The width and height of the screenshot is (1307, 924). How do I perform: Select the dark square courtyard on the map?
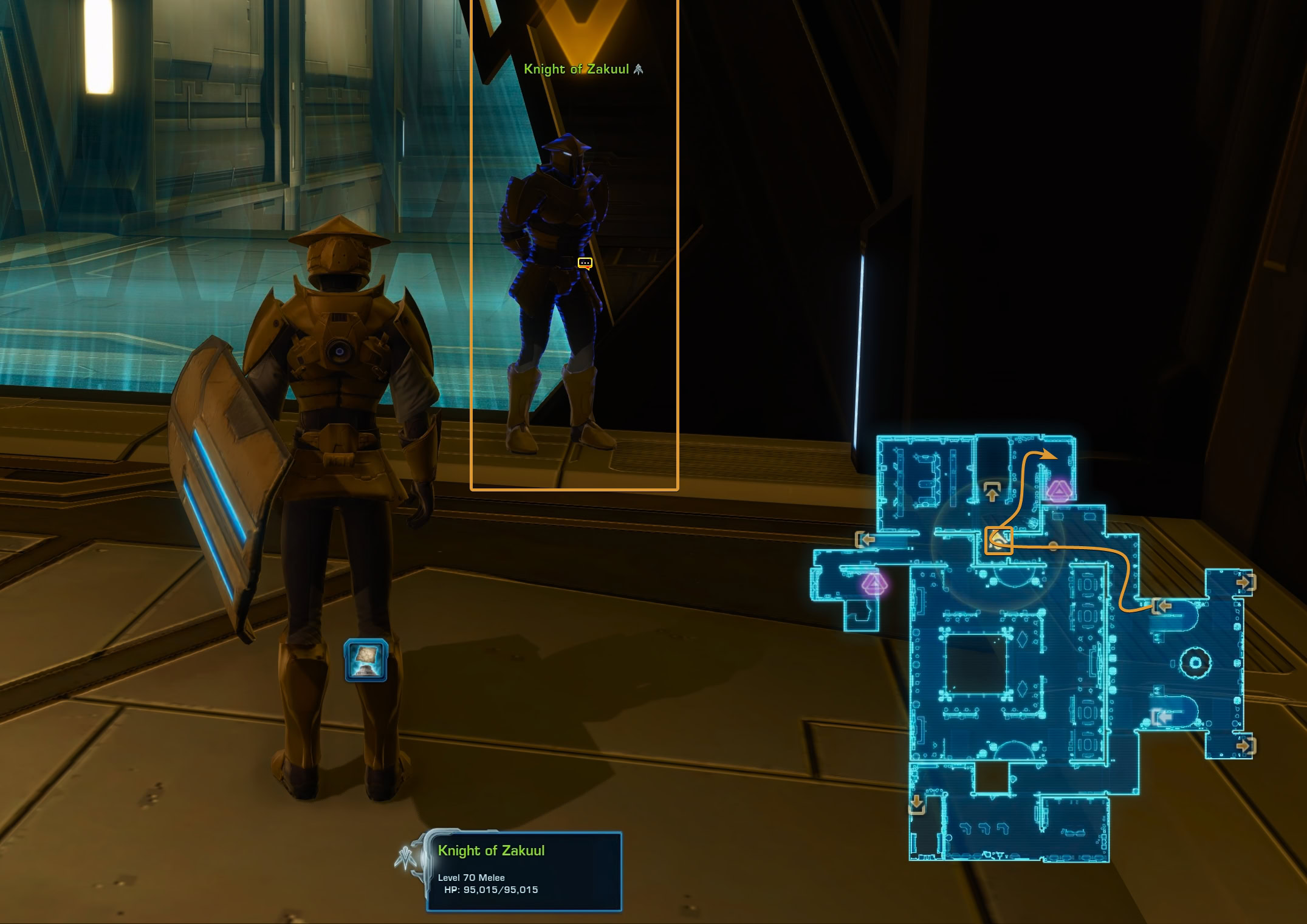point(976,663)
